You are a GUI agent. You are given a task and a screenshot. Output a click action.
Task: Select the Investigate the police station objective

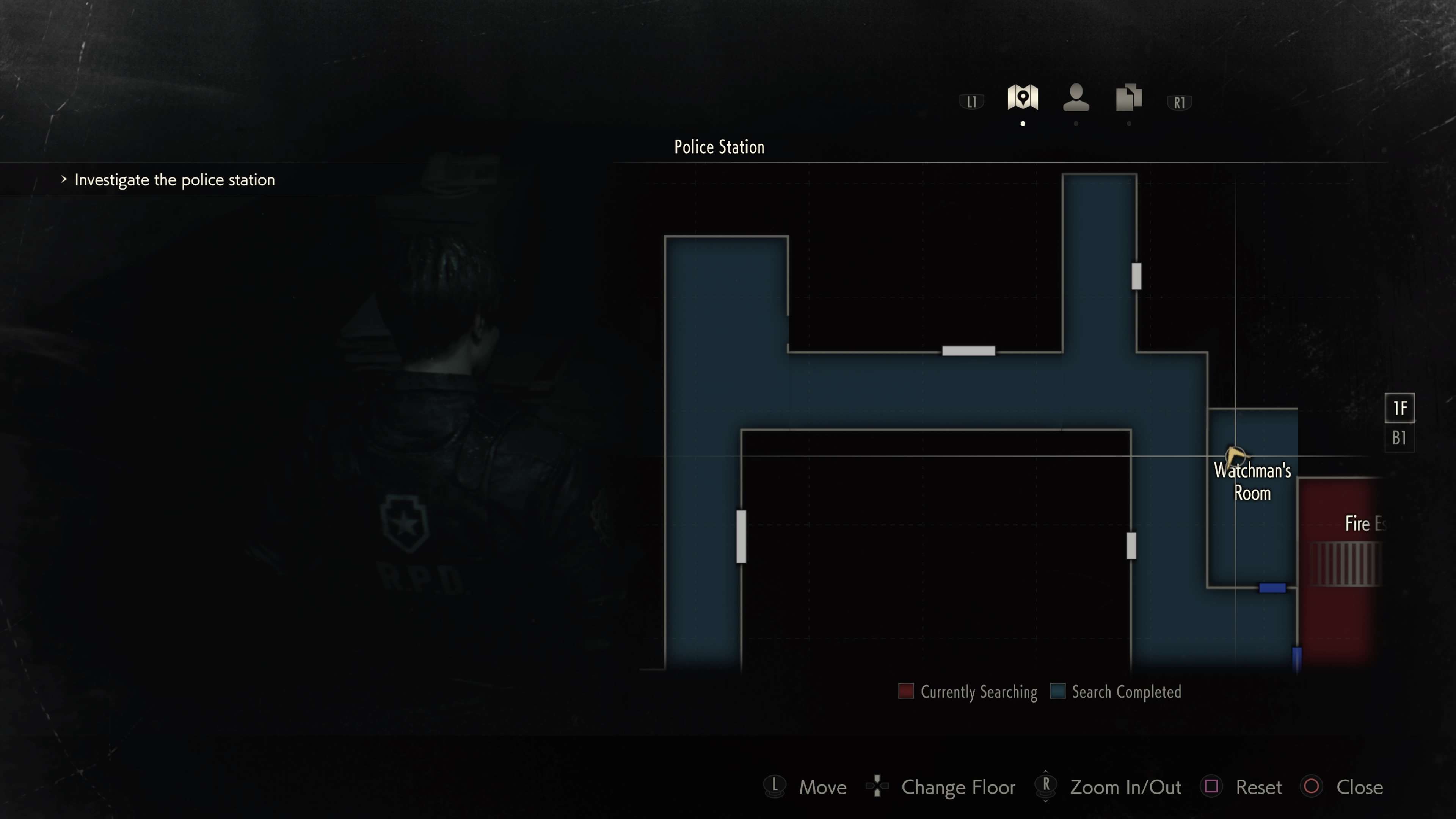(x=174, y=180)
